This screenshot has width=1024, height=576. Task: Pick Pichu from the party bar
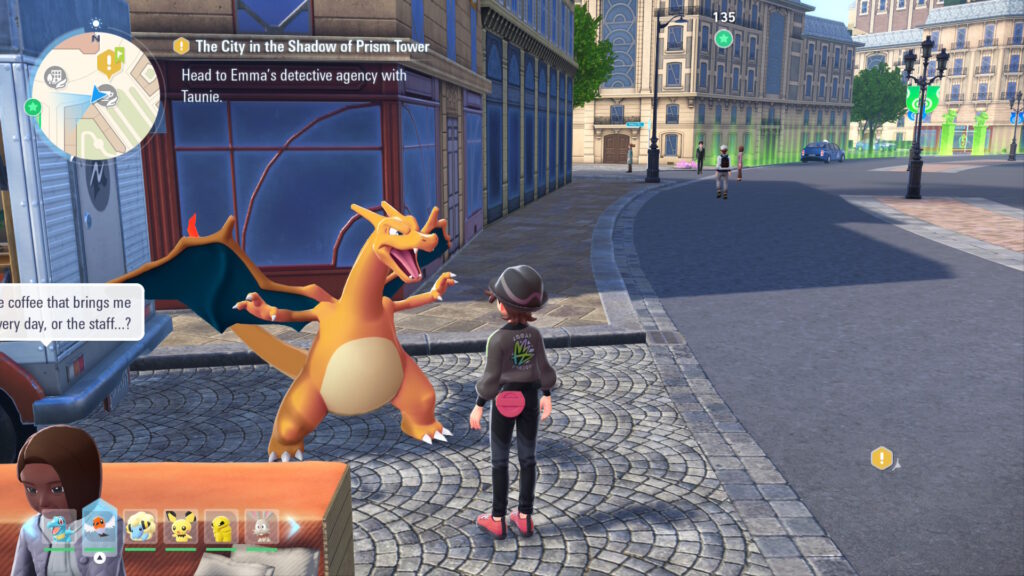click(181, 525)
